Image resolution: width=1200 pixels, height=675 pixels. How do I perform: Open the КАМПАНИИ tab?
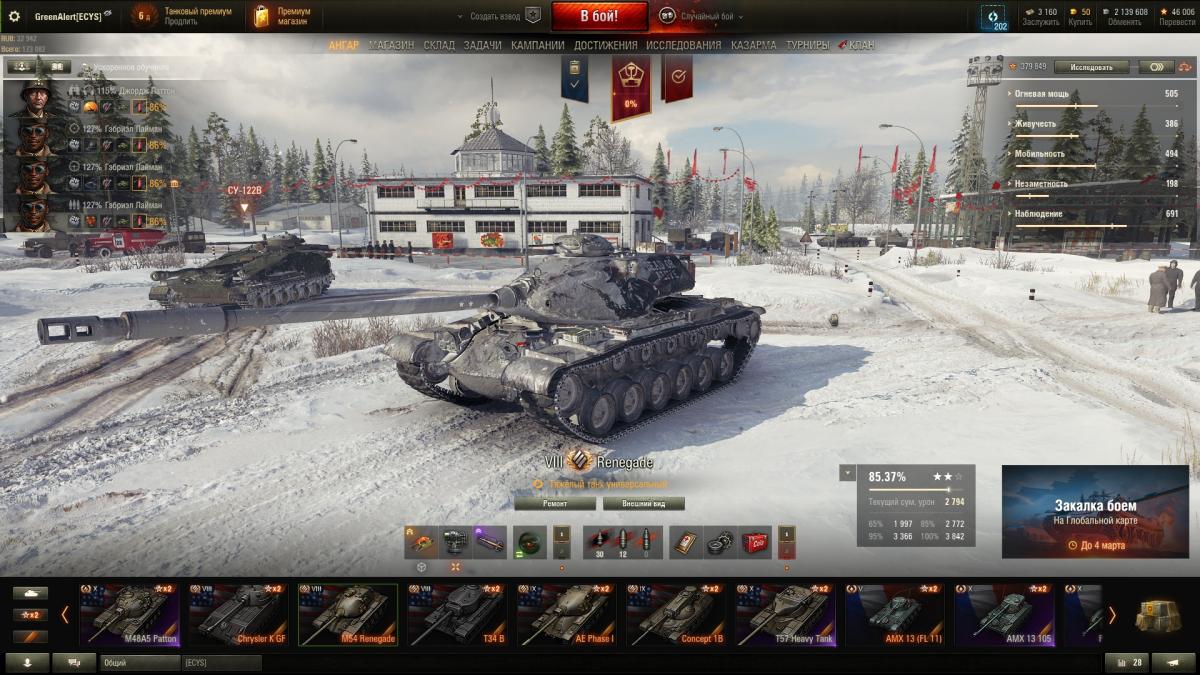click(537, 45)
